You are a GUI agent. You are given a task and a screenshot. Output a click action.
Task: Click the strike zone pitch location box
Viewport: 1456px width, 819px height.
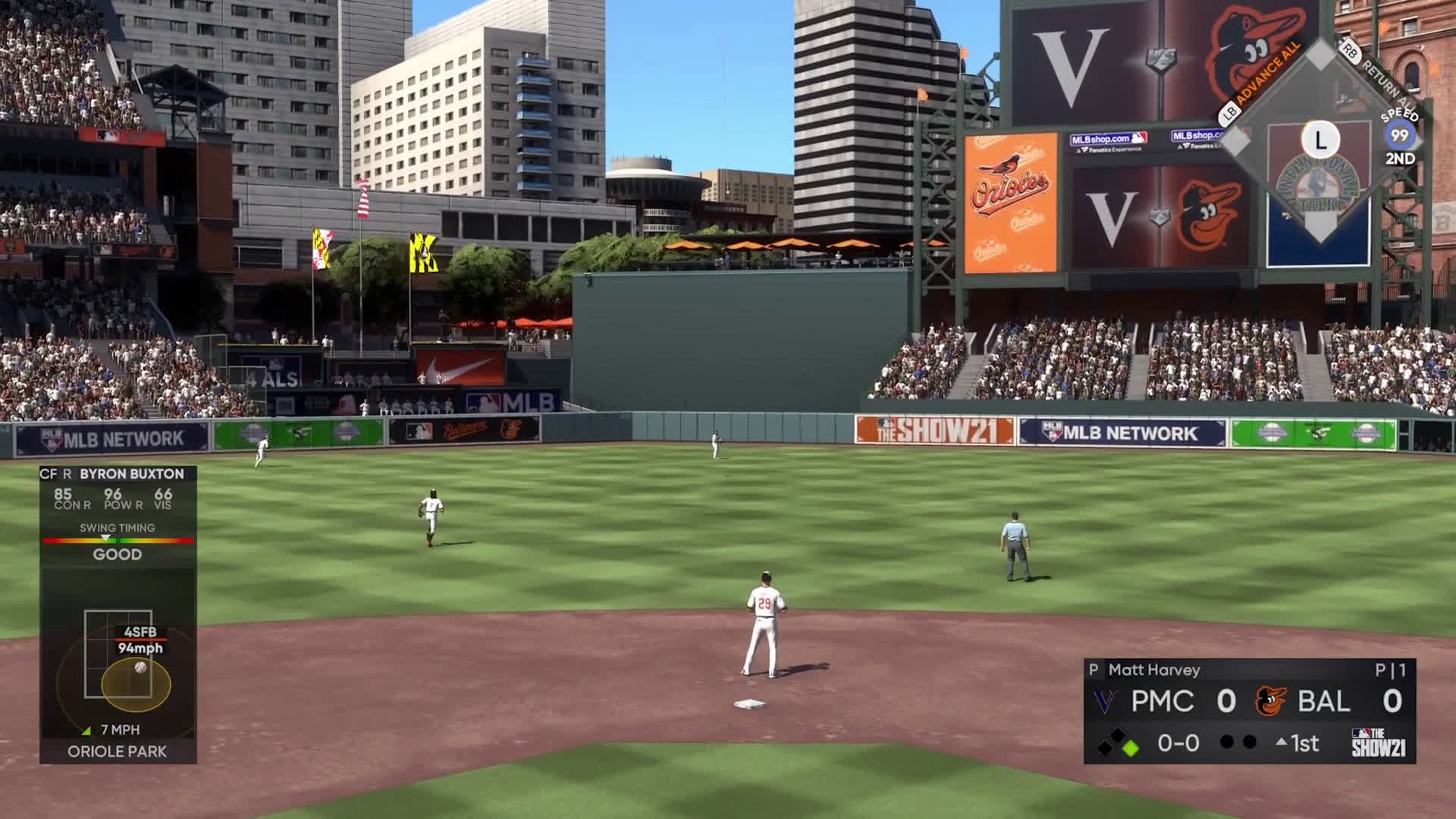[118, 654]
